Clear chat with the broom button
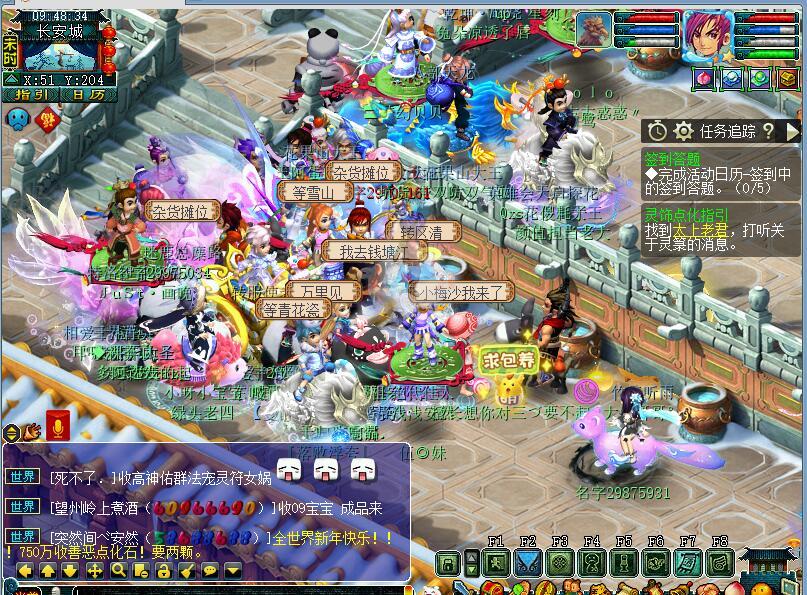Screen dimensions: 807x595 (187, 570)
